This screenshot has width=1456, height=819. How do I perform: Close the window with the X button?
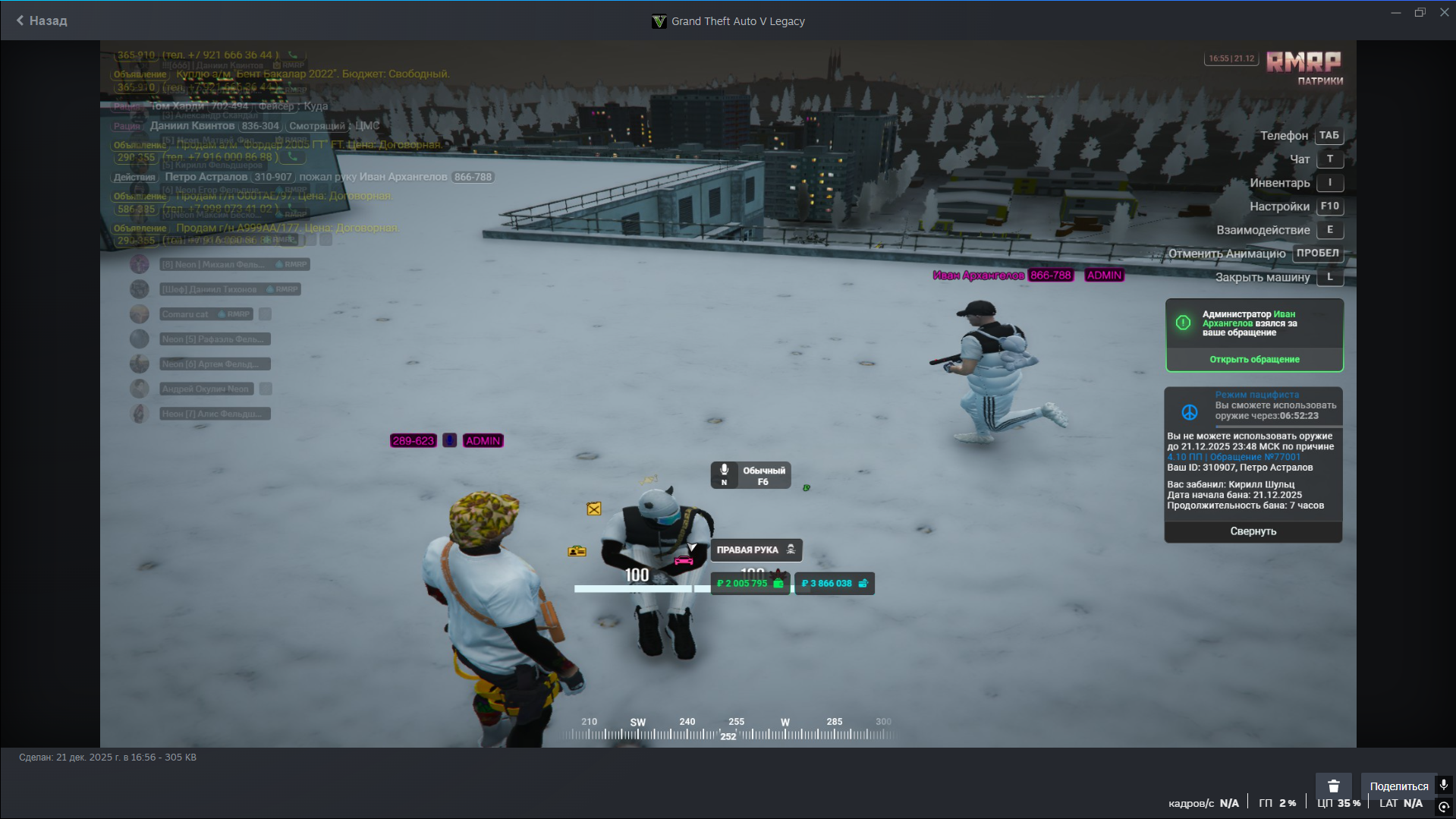click(1444, 13)
